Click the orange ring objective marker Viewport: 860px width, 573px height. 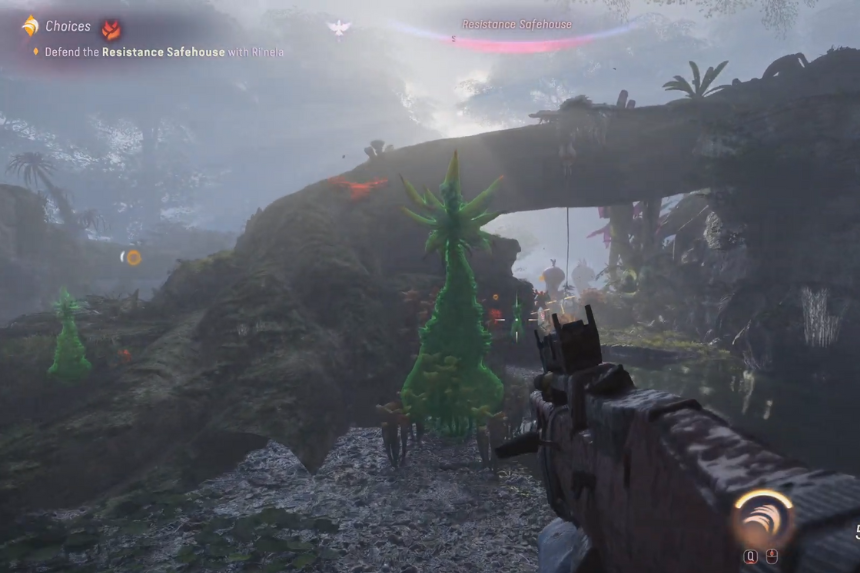click(132, 257)
